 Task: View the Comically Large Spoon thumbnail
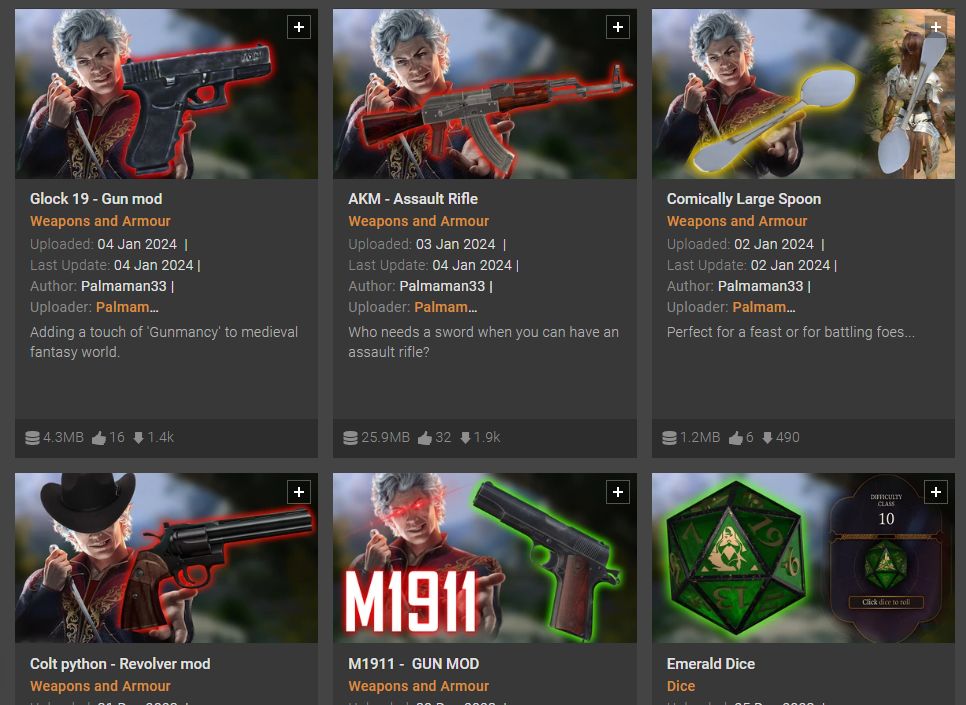coord(803,95)
